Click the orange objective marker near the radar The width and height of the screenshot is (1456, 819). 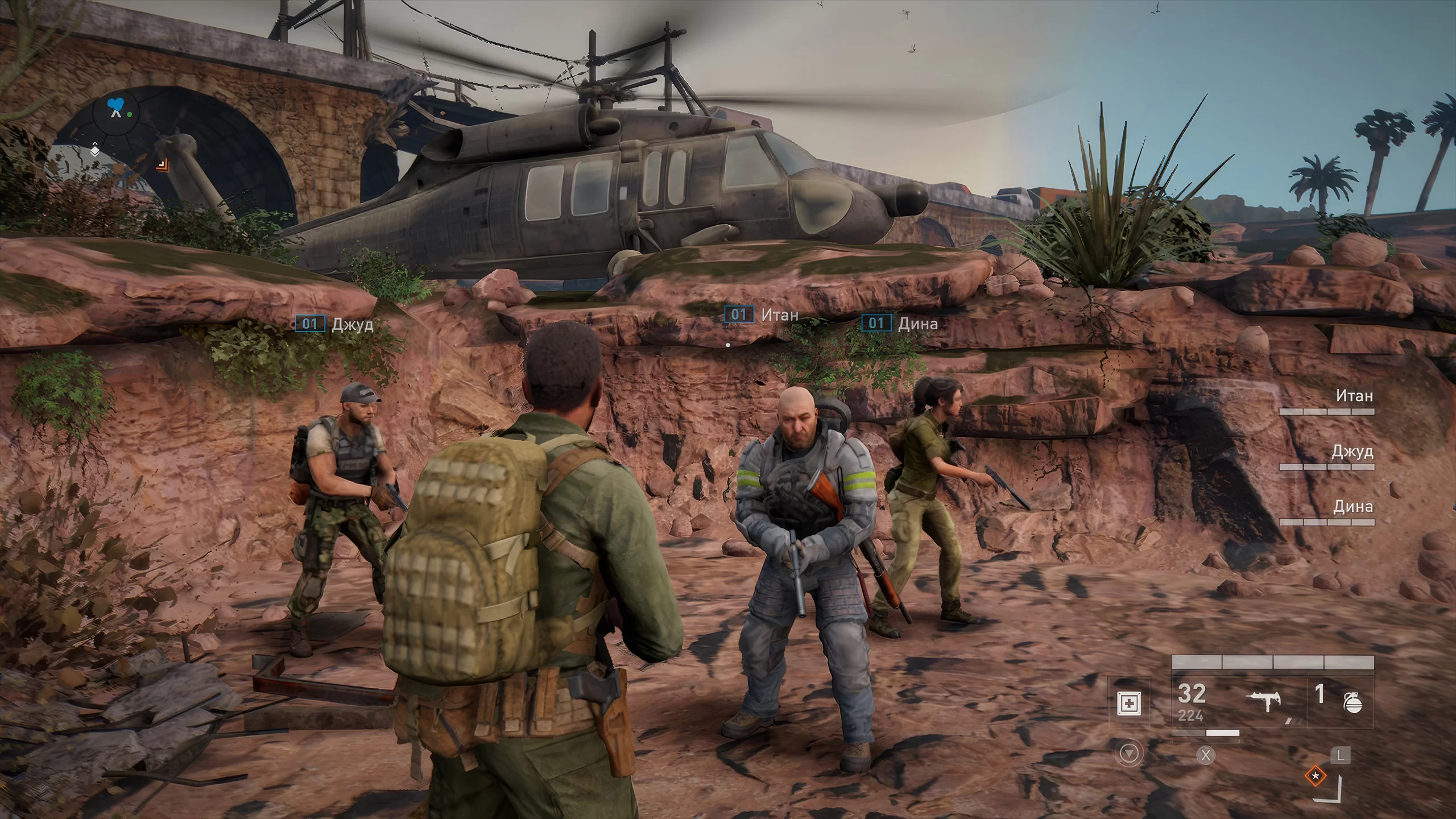coord(162,165)
